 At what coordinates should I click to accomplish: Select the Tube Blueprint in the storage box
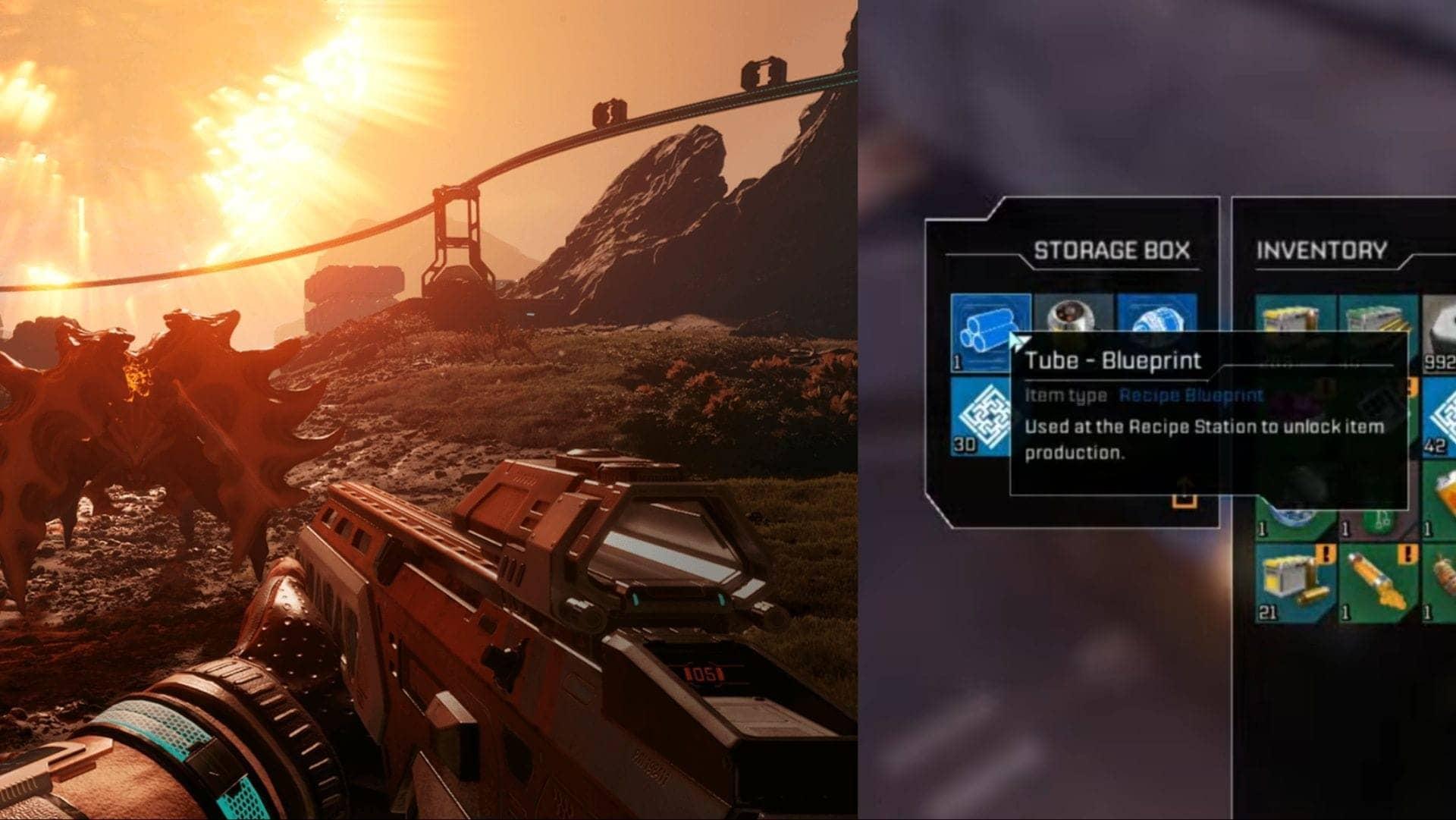click(x=988, y=325)
